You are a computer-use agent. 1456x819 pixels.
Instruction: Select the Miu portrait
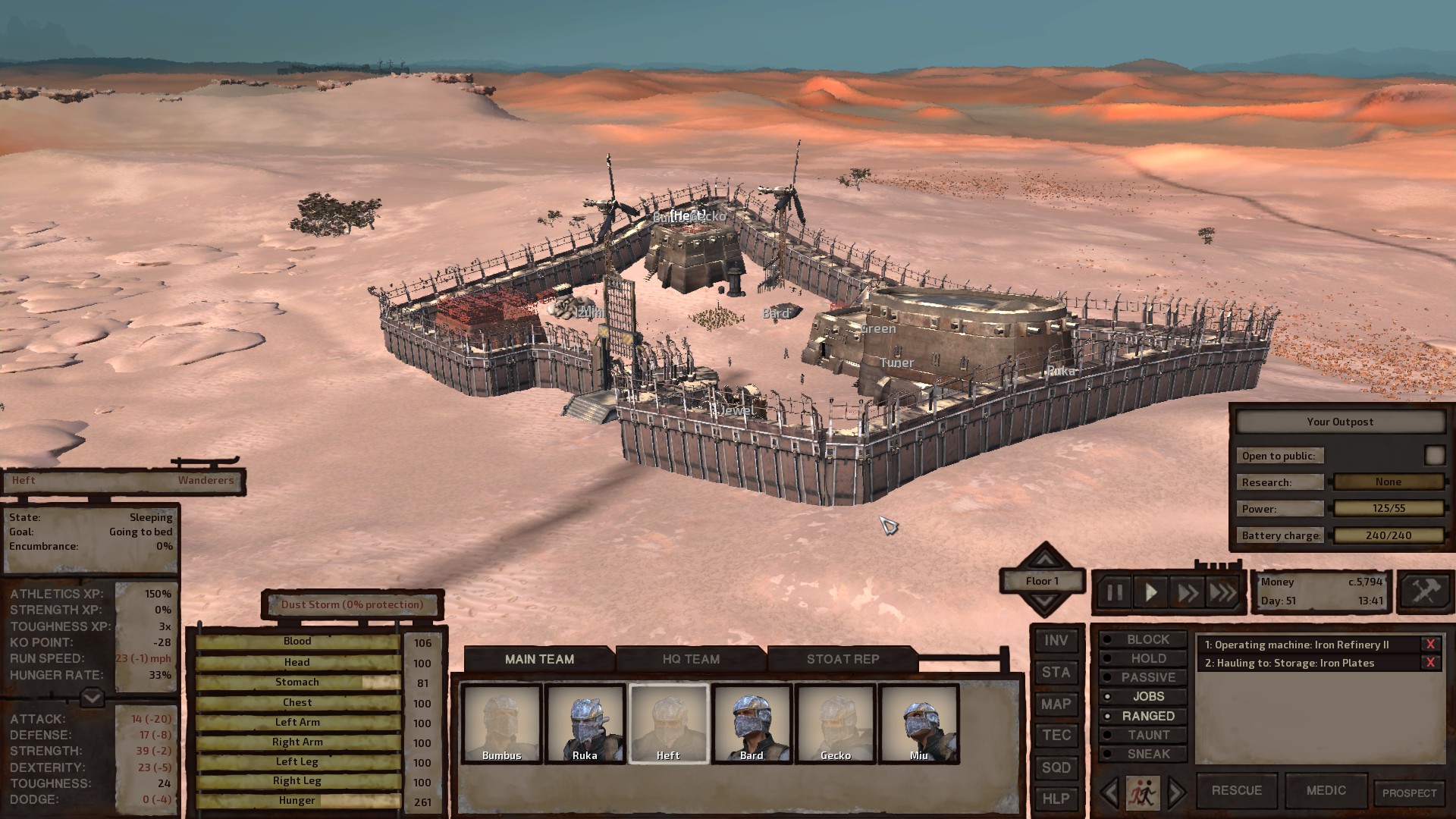tap(918, 723)
